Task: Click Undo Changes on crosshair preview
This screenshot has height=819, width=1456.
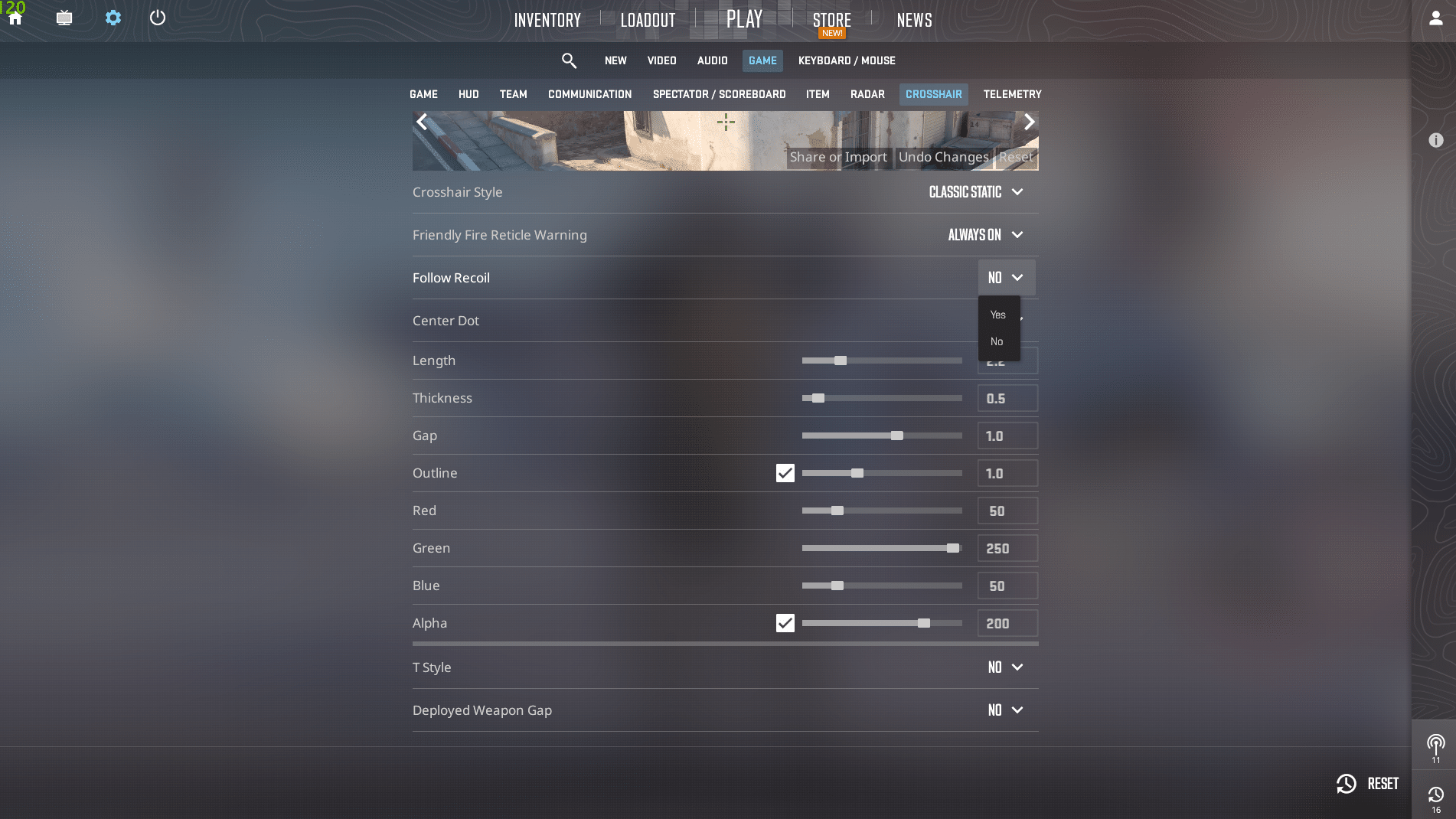Action: coord(942,157)
